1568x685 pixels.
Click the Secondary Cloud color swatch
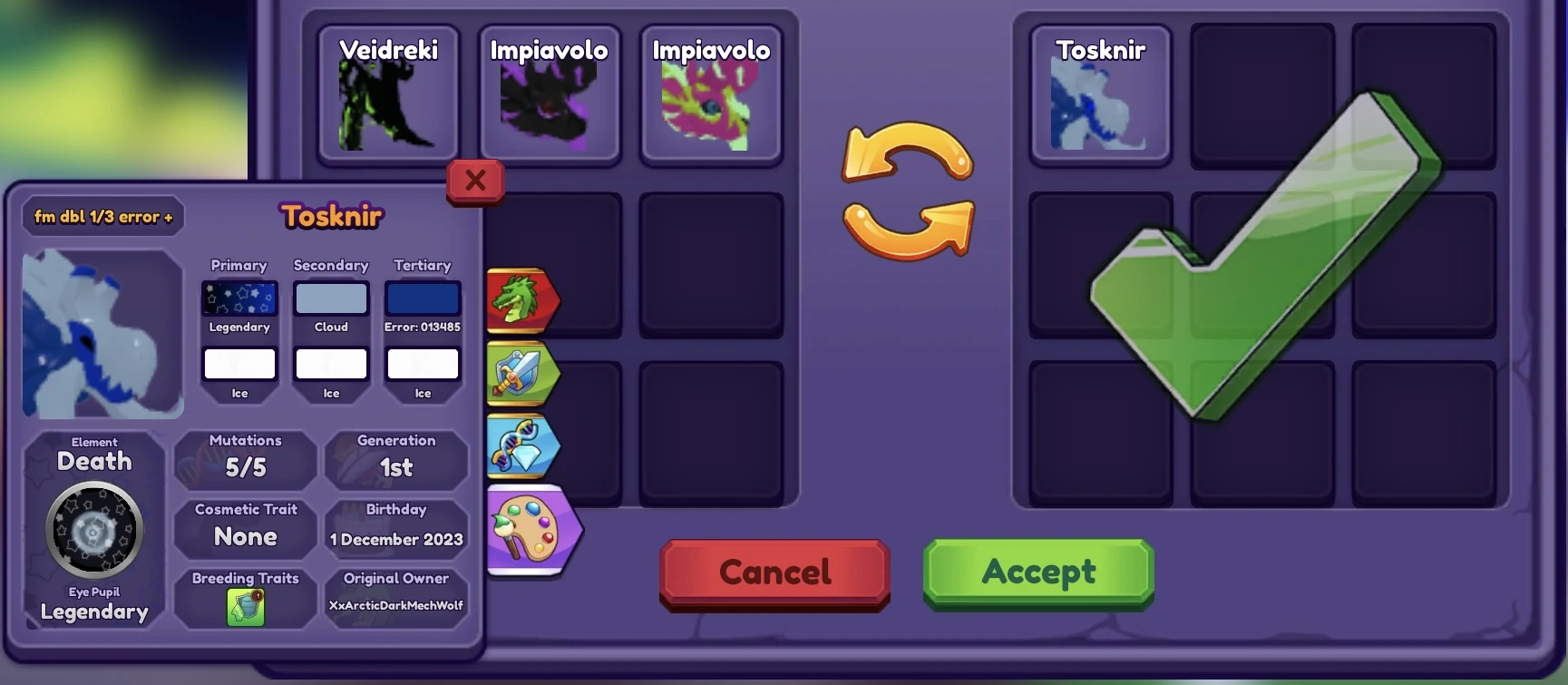point(330,298)
